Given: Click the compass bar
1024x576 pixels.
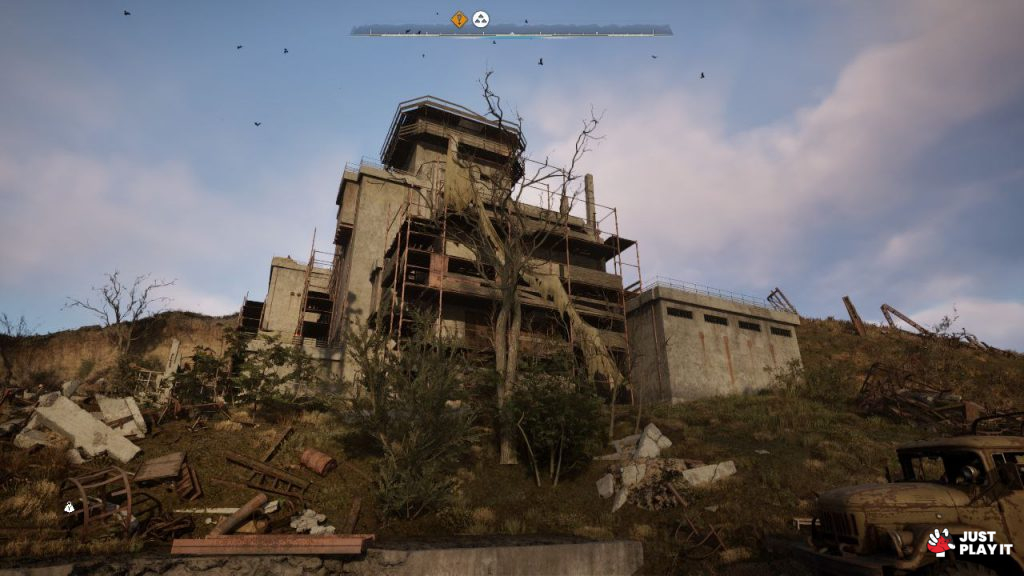Looking at the screenshot, I should point(511,31).
